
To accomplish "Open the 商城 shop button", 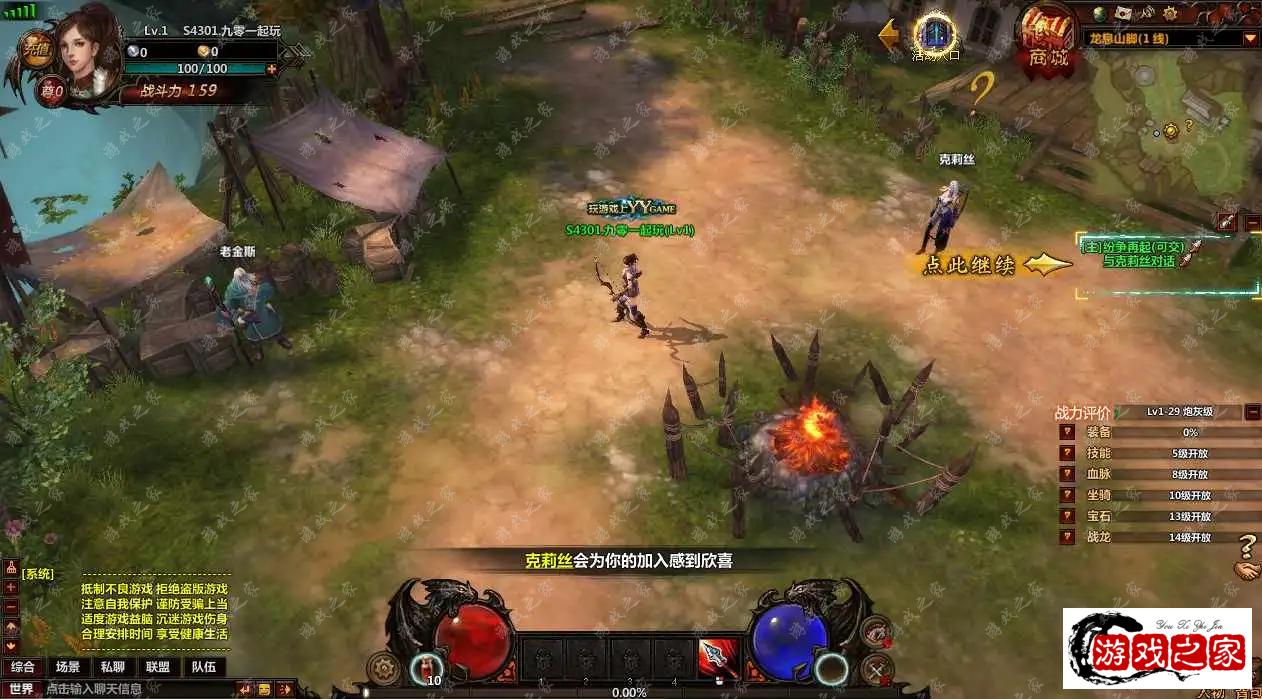I will [1046, 41].
